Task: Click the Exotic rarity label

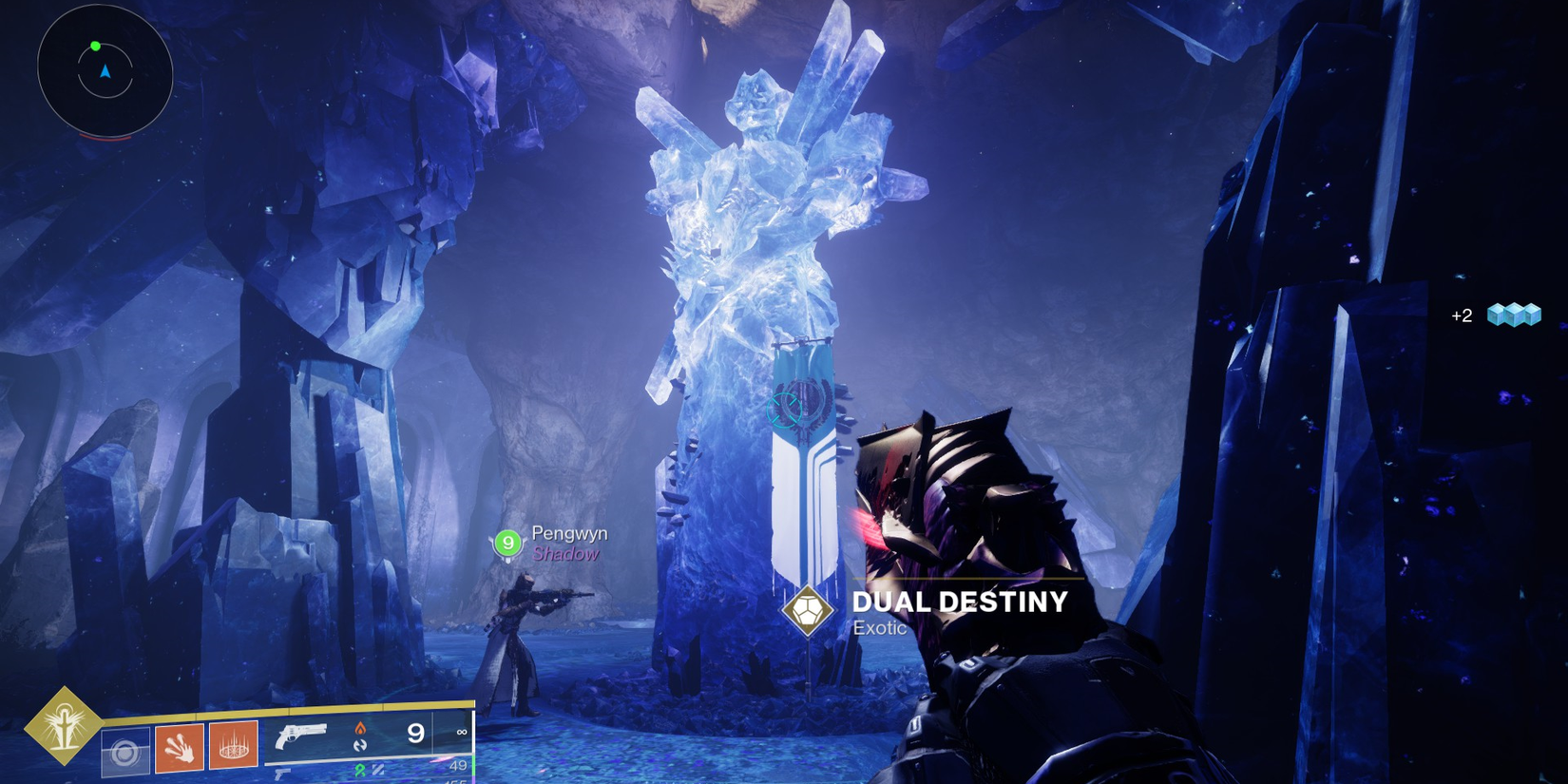Action: pos(879,627)
